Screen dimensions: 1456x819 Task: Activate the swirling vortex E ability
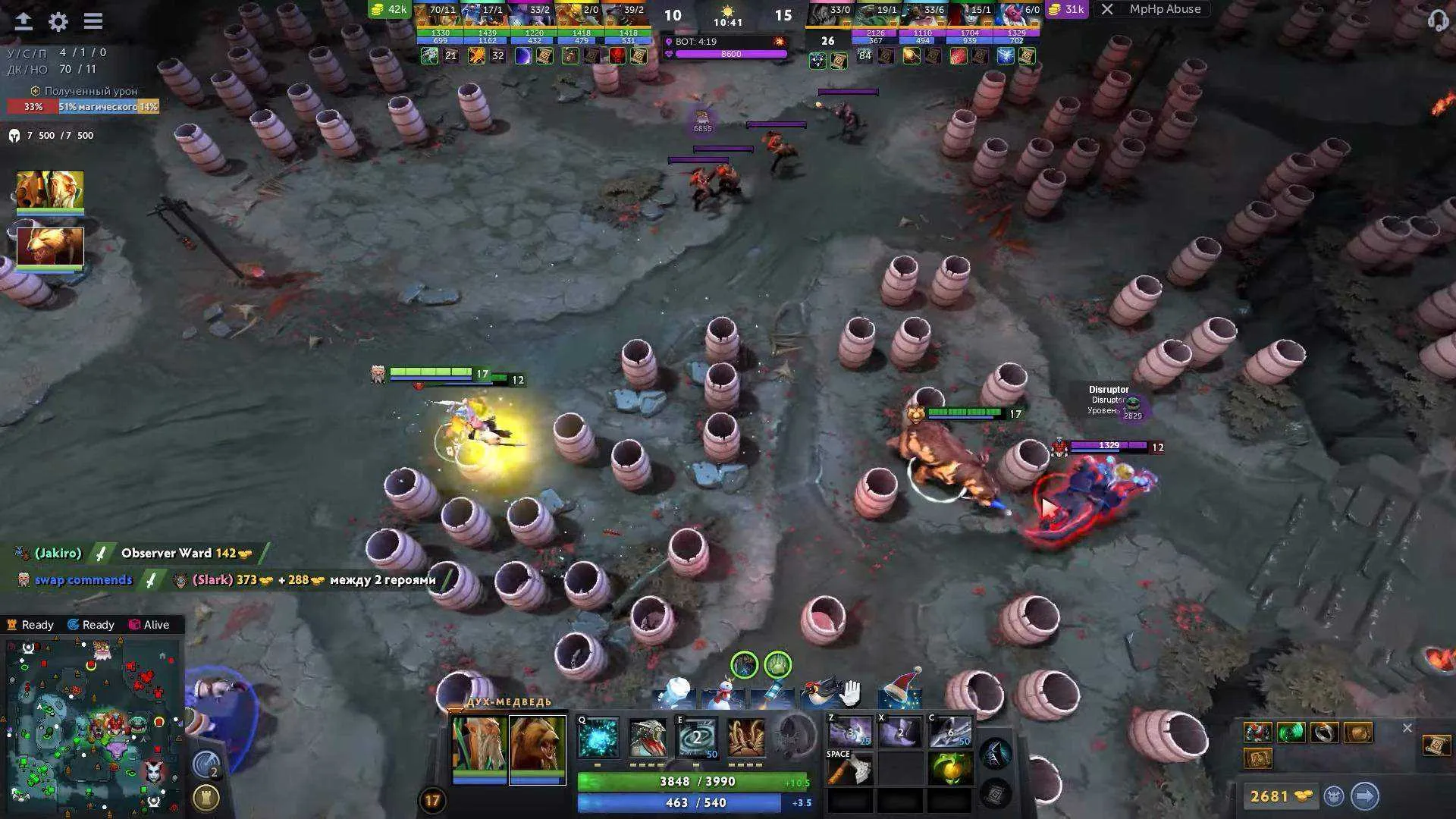697,738
